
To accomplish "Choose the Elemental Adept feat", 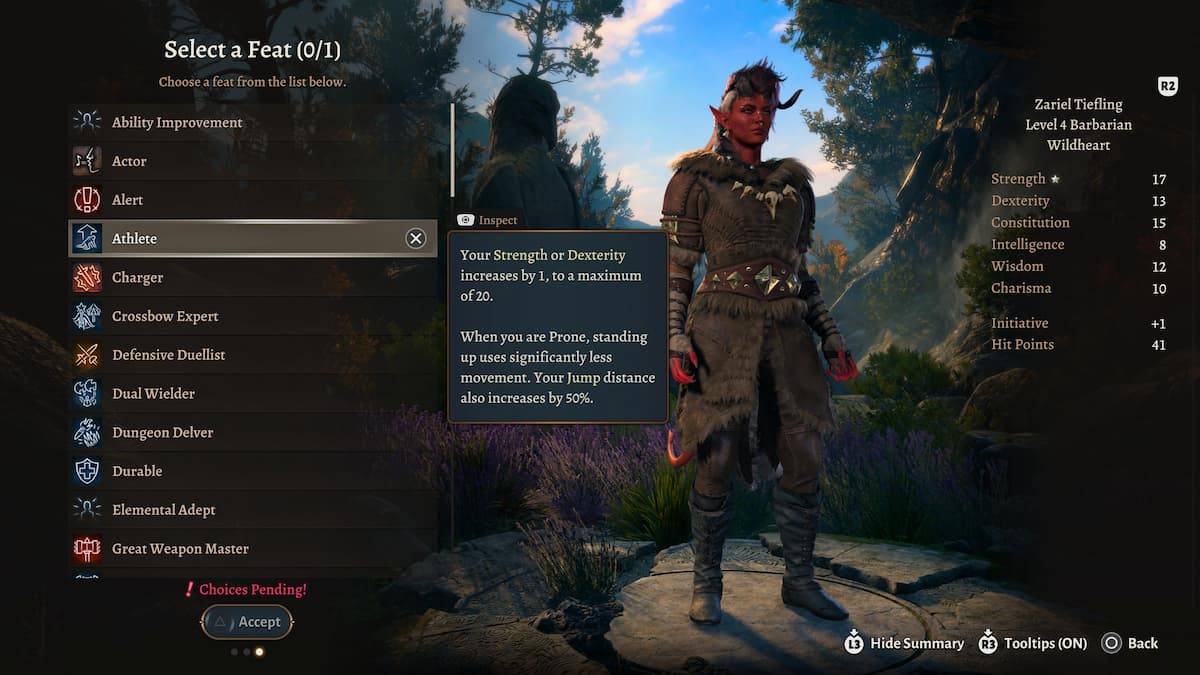I will click(163, 510).
